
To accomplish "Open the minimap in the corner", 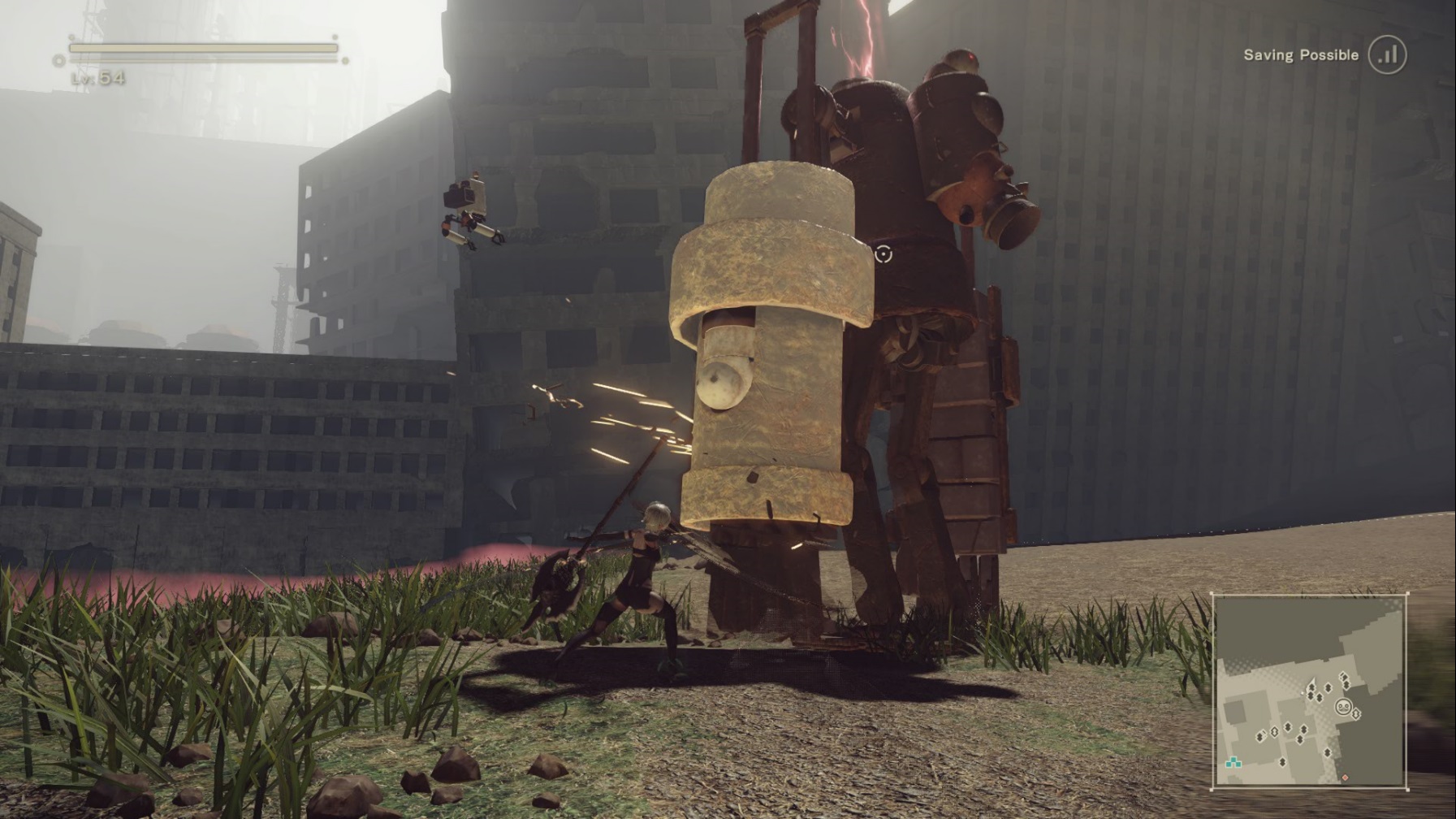I will [x=1309, y=691].
